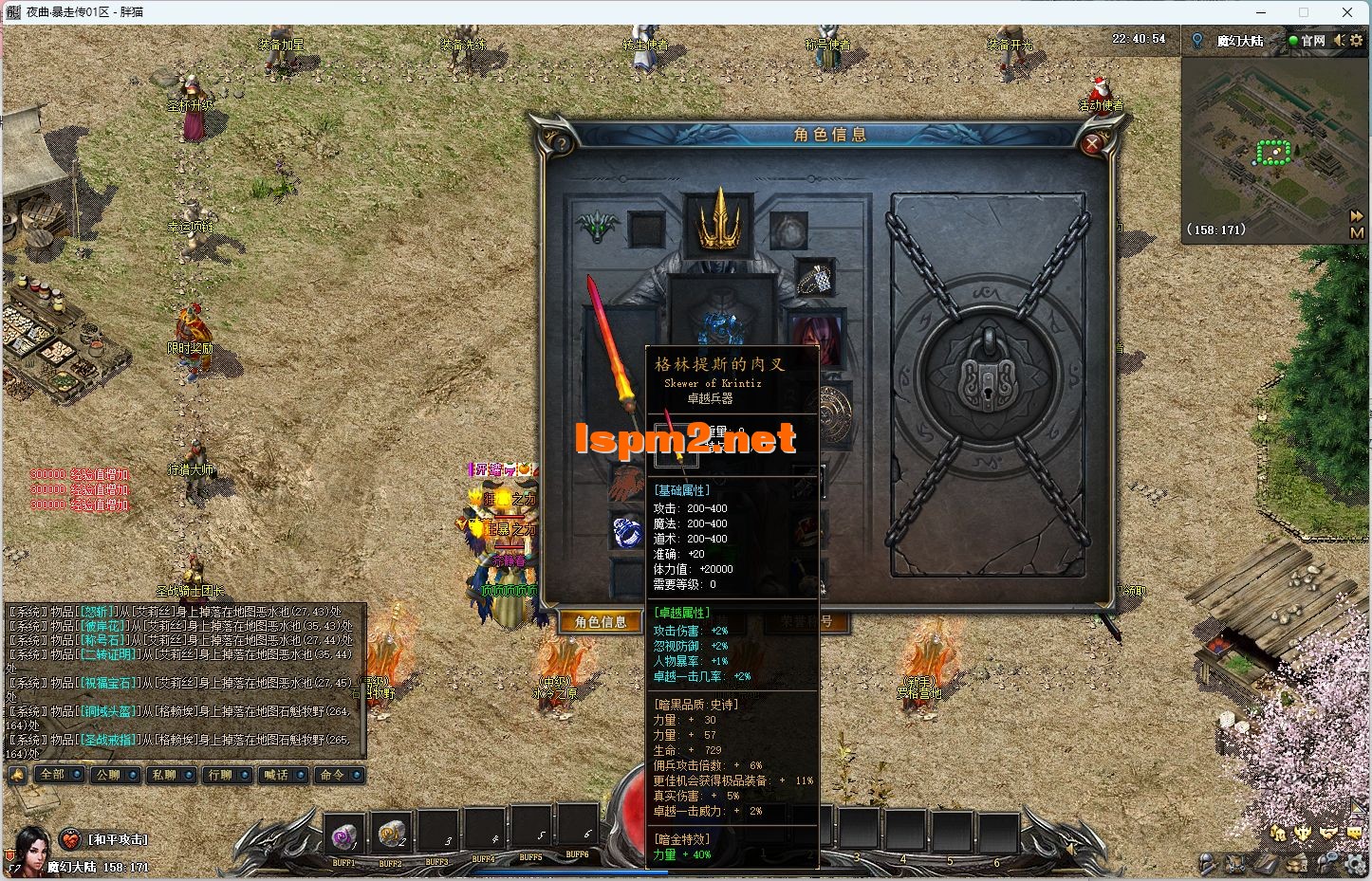The image size is (1372, 881).
Task: Switch chat to 公聊 public channel
Action: (108, 775)
